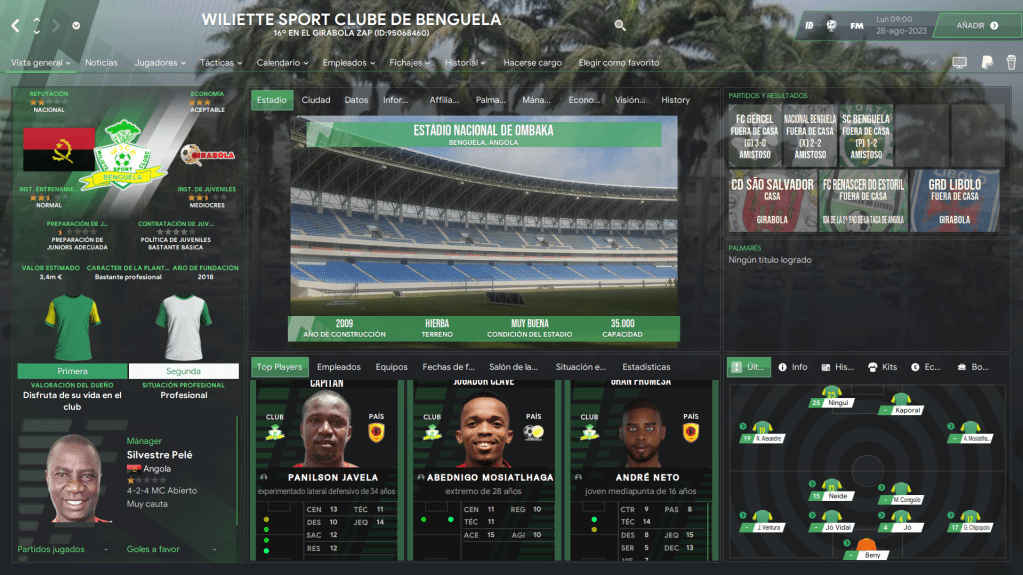
Task: Switch to the History tab
Action: point(675,100)
